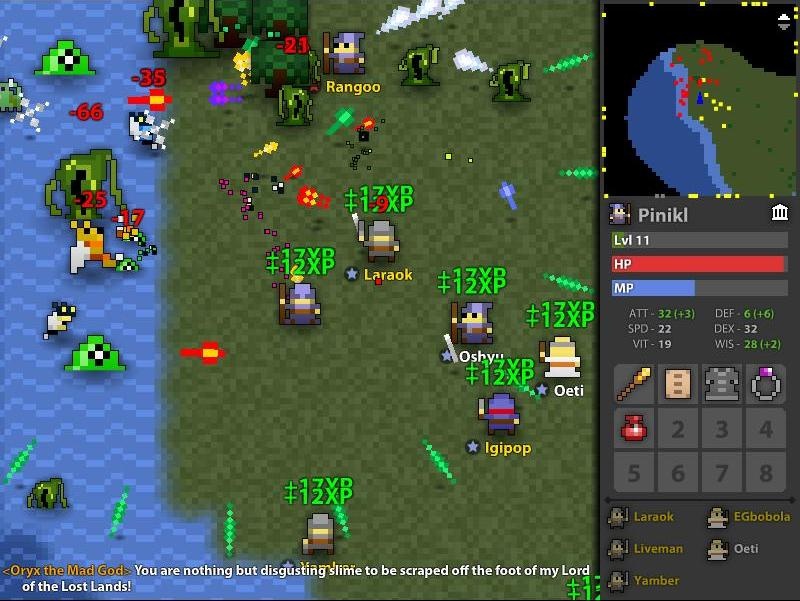The height and width of the screenshot is (601, 800).
Task: Select the equipped scroll ability slot
Action: 678,384
